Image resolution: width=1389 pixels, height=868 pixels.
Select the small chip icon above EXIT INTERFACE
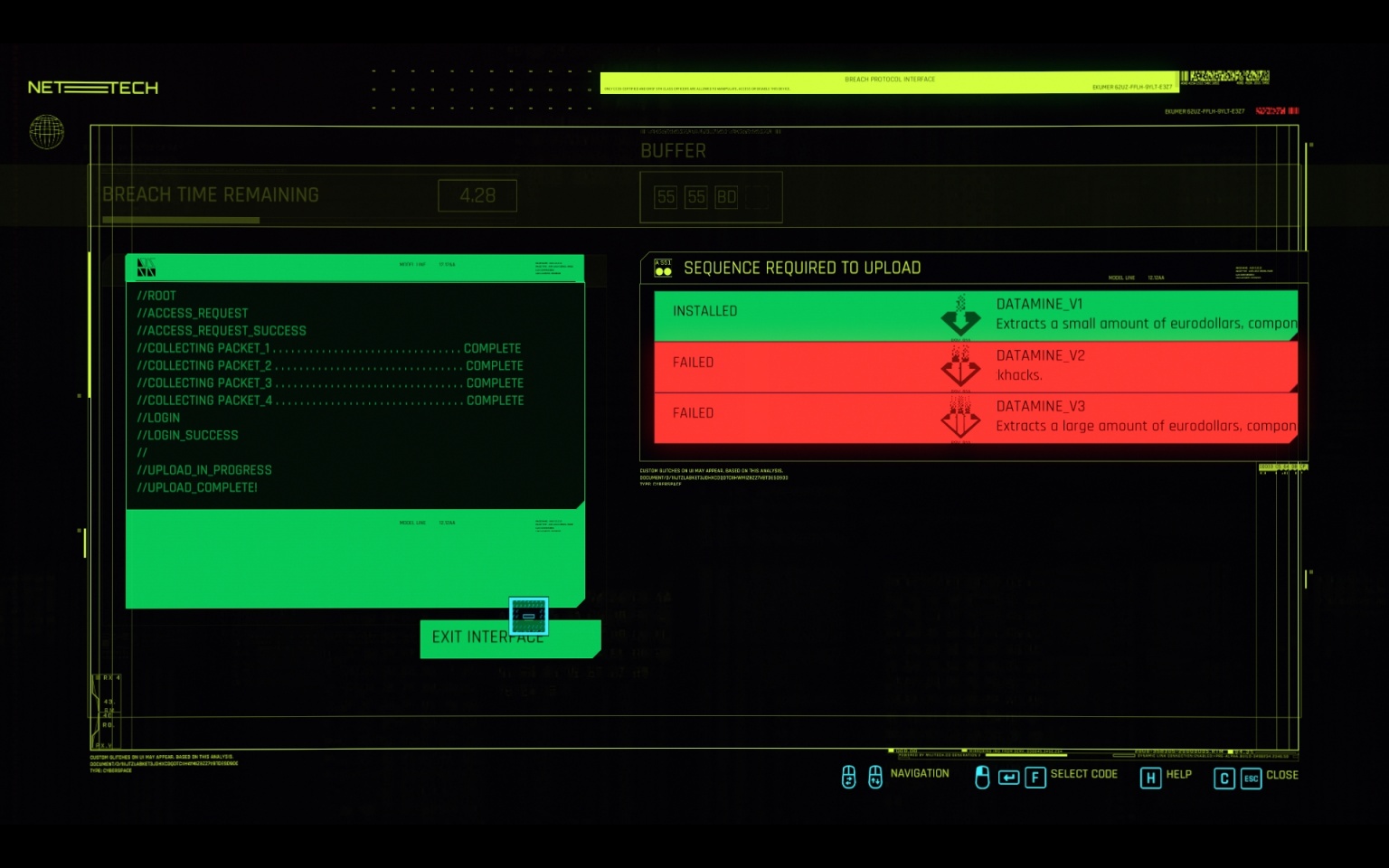[x=529, y=616]
